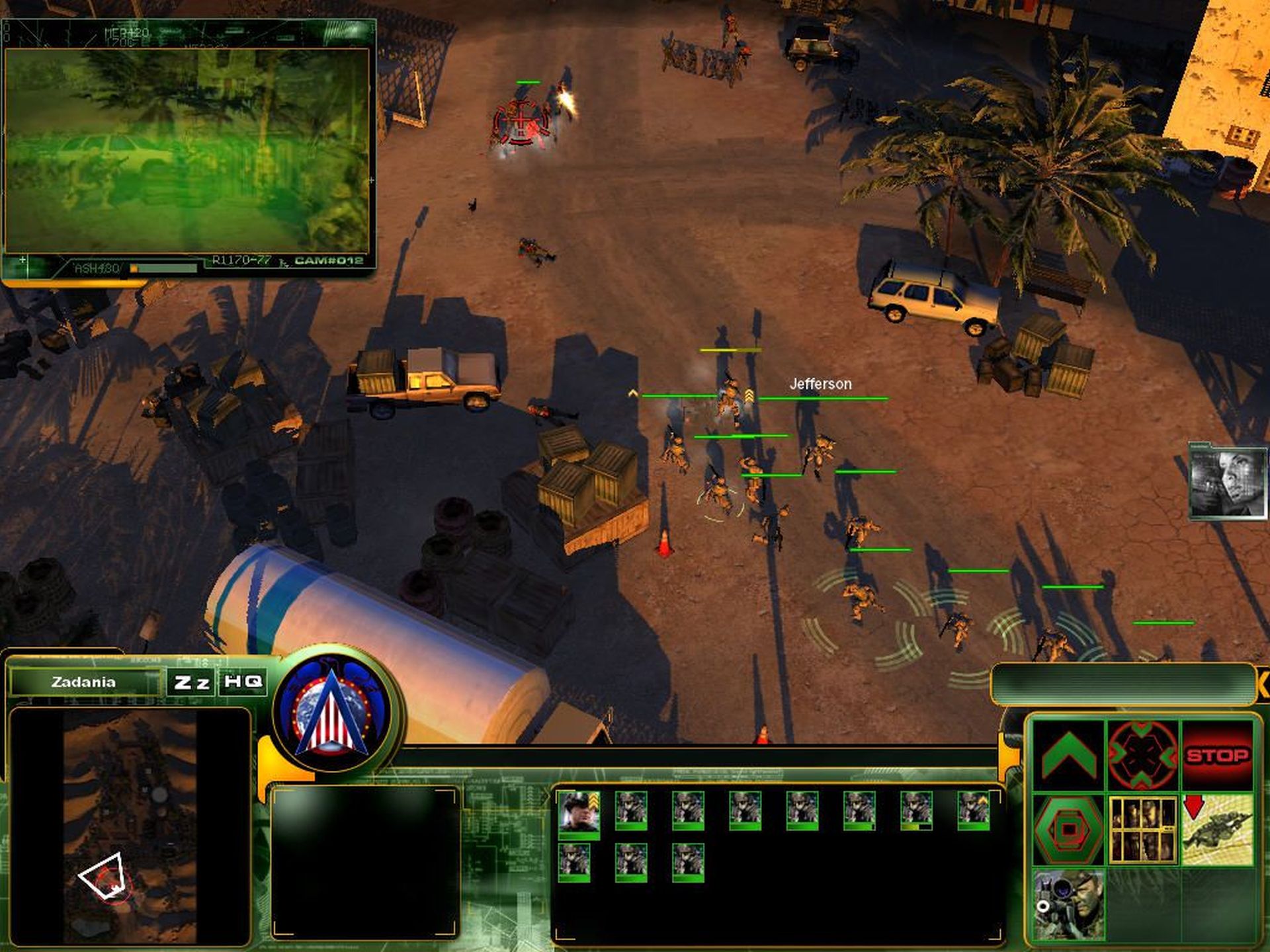Choose the red crosshair attack command

[x=1142, y=754]
